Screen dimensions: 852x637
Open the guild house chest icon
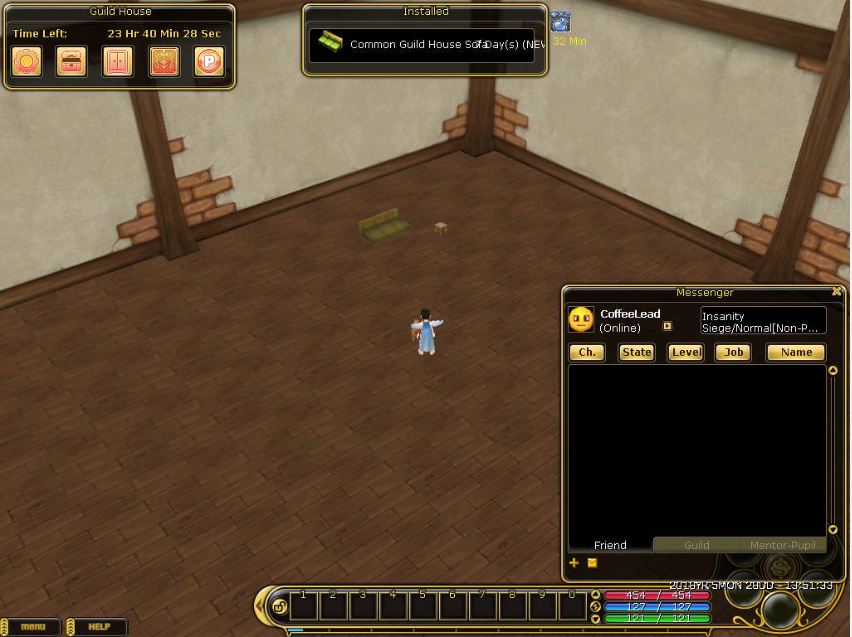(x=71, y=62)
